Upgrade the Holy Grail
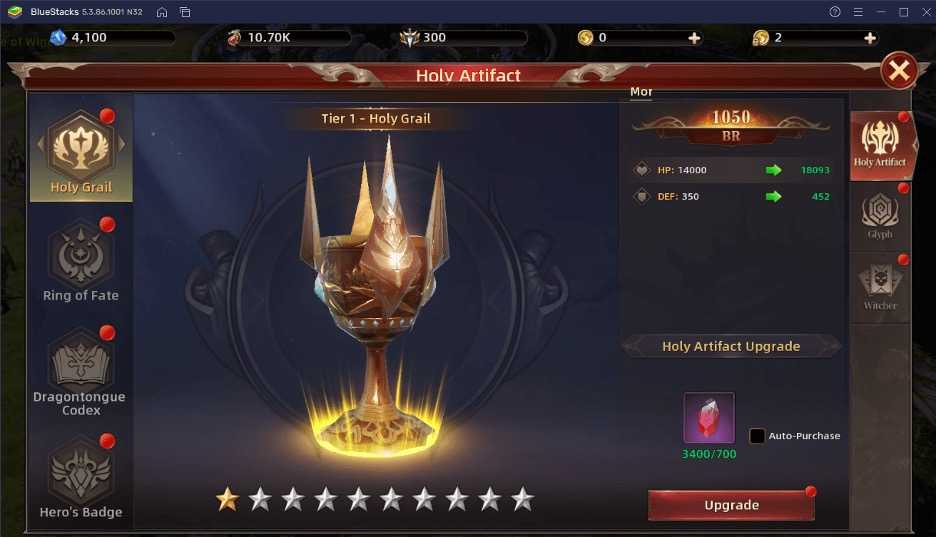 click(731, 505)
